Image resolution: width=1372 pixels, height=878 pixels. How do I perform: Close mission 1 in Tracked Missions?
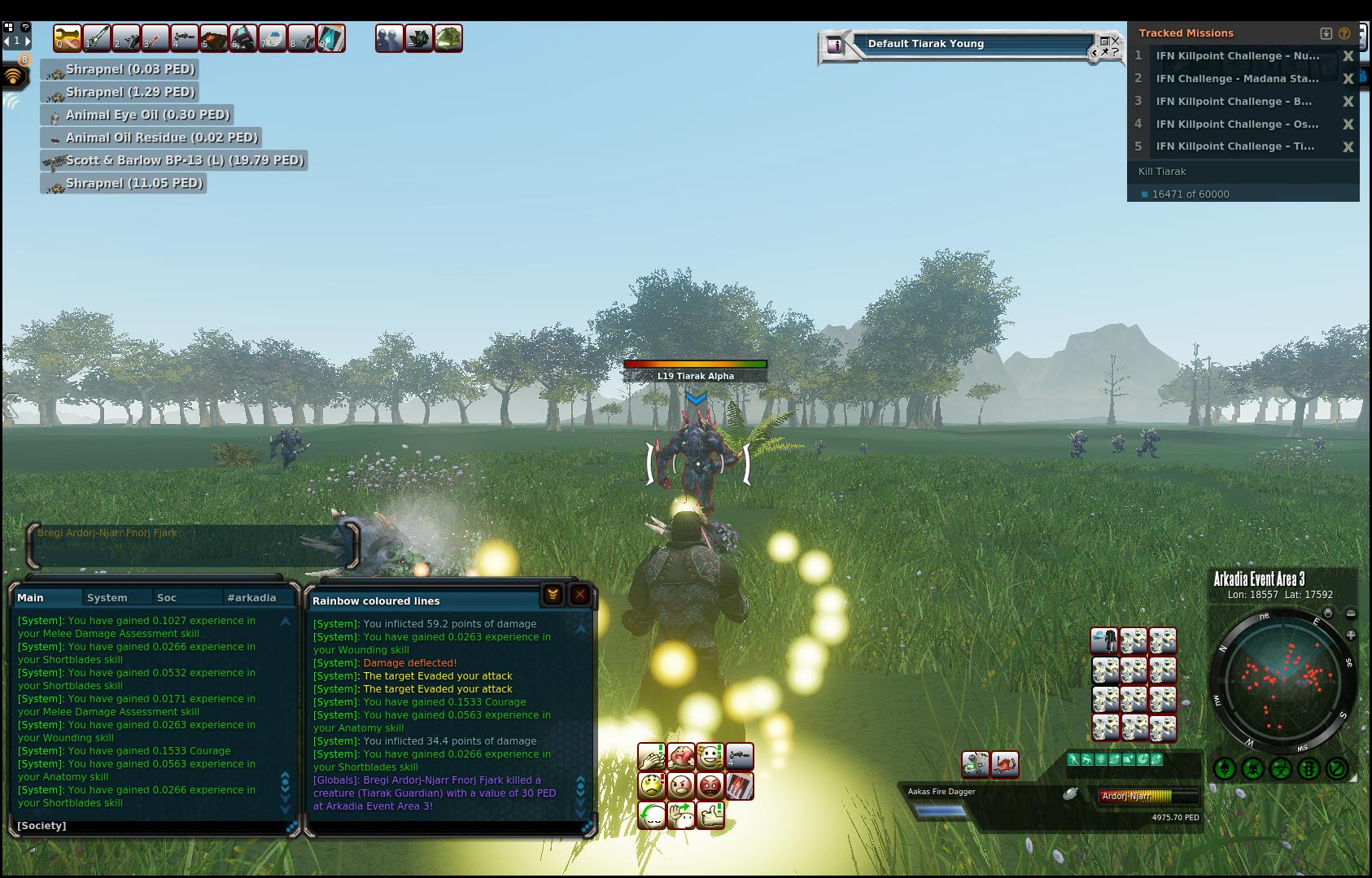pyautogui.click(x=1348, y=56)
